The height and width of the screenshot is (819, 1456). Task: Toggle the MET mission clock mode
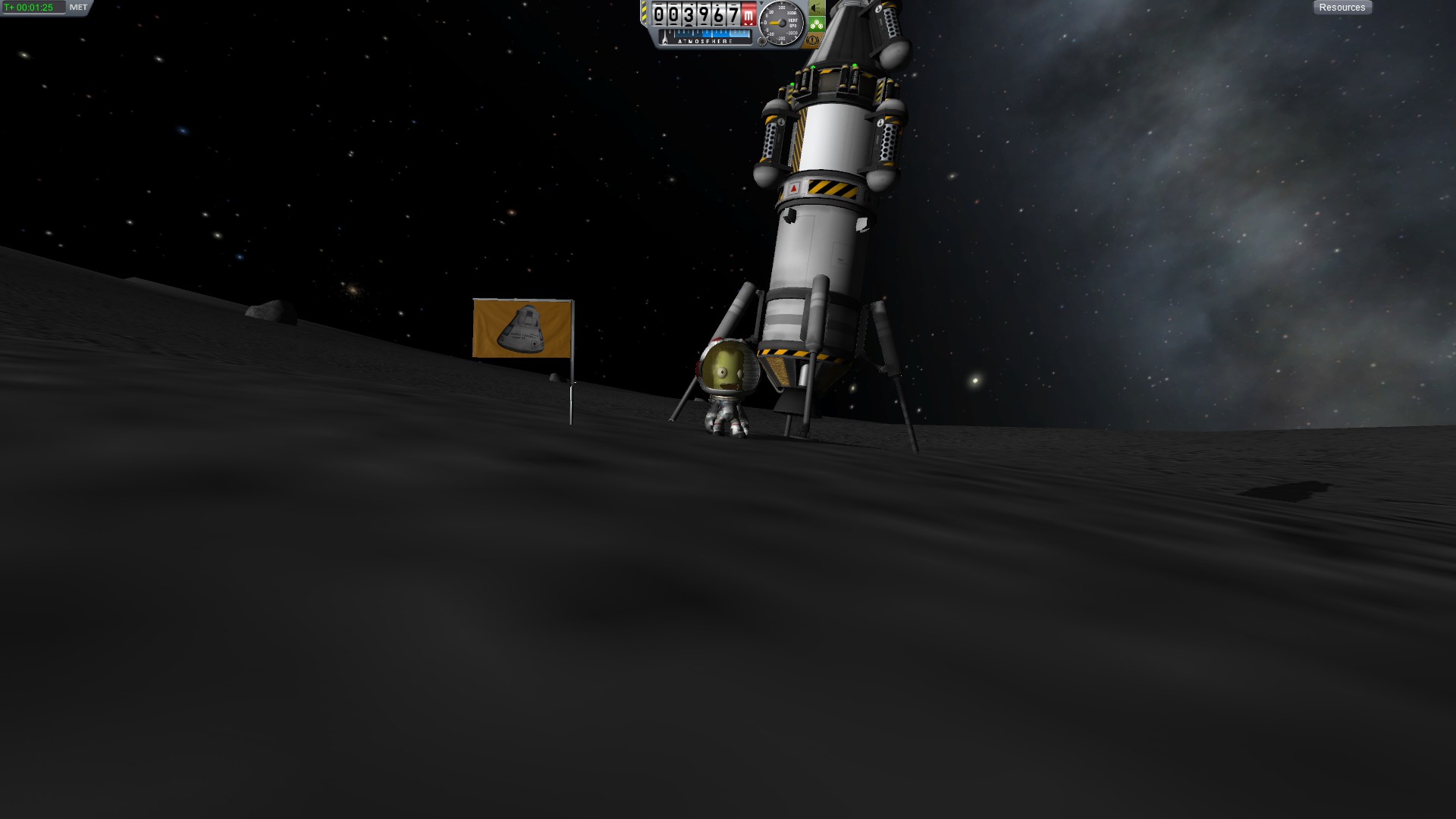(x=78, y=8)
